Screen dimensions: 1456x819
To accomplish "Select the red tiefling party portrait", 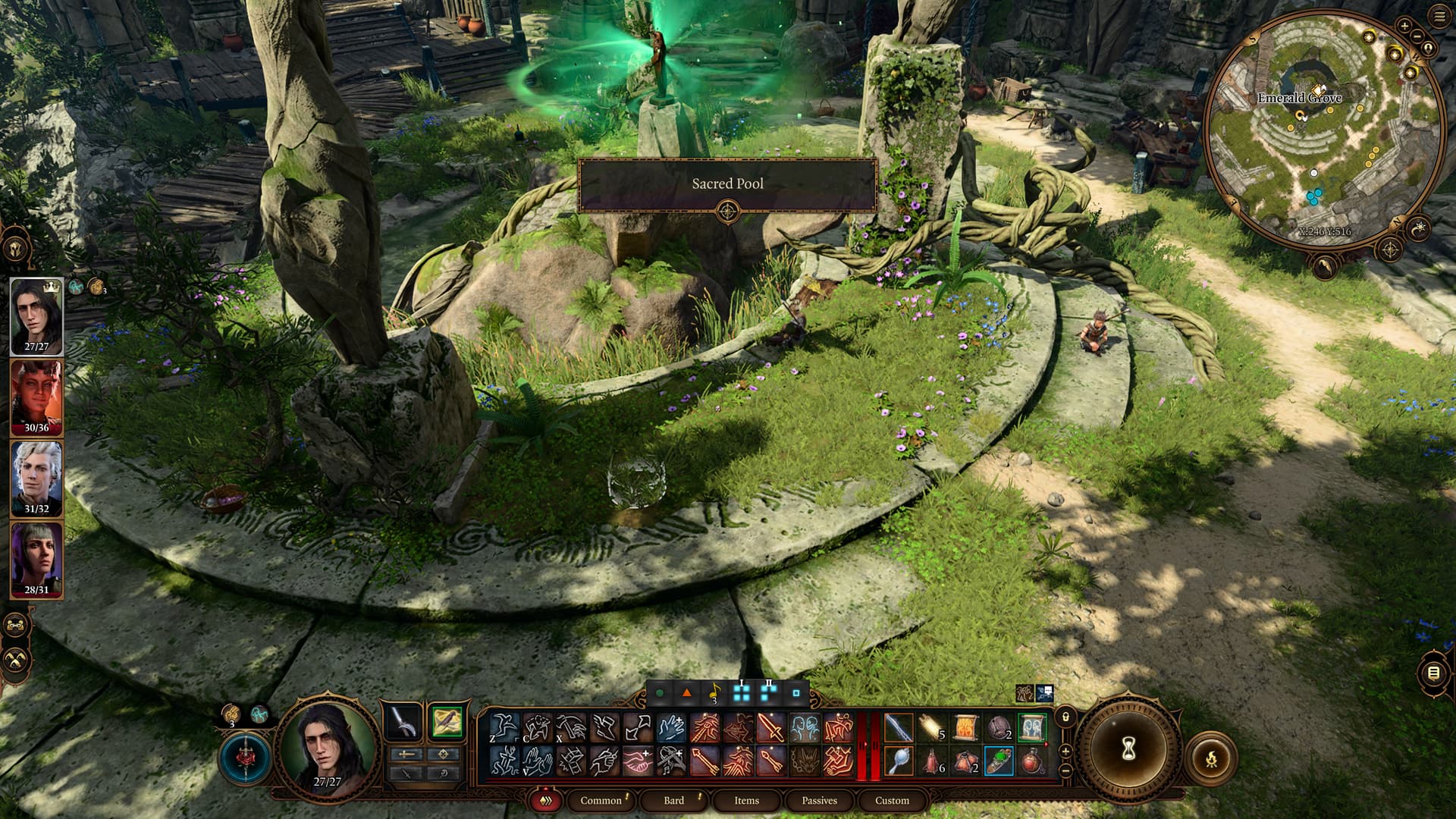I will [x=36, y=396].
